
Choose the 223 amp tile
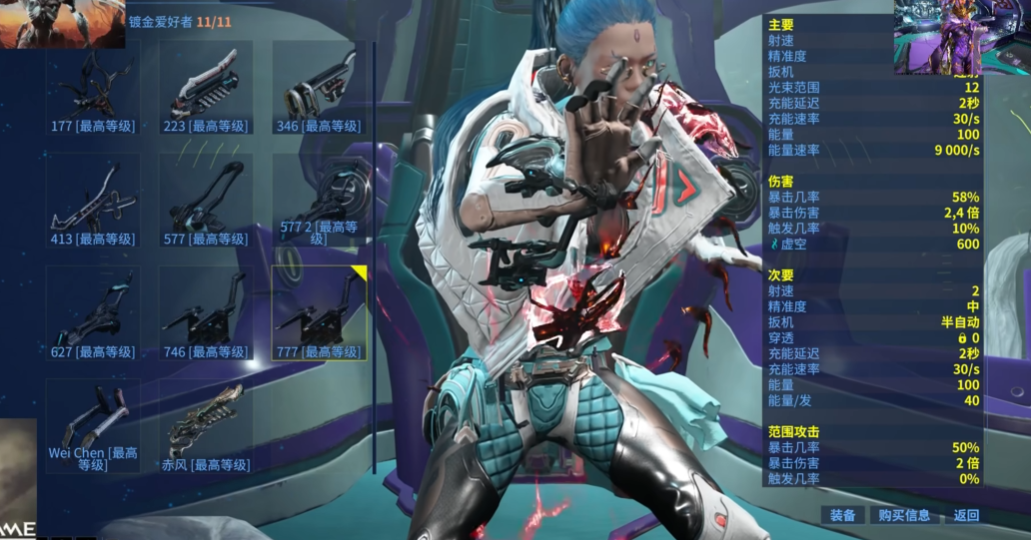pos(206,88)
